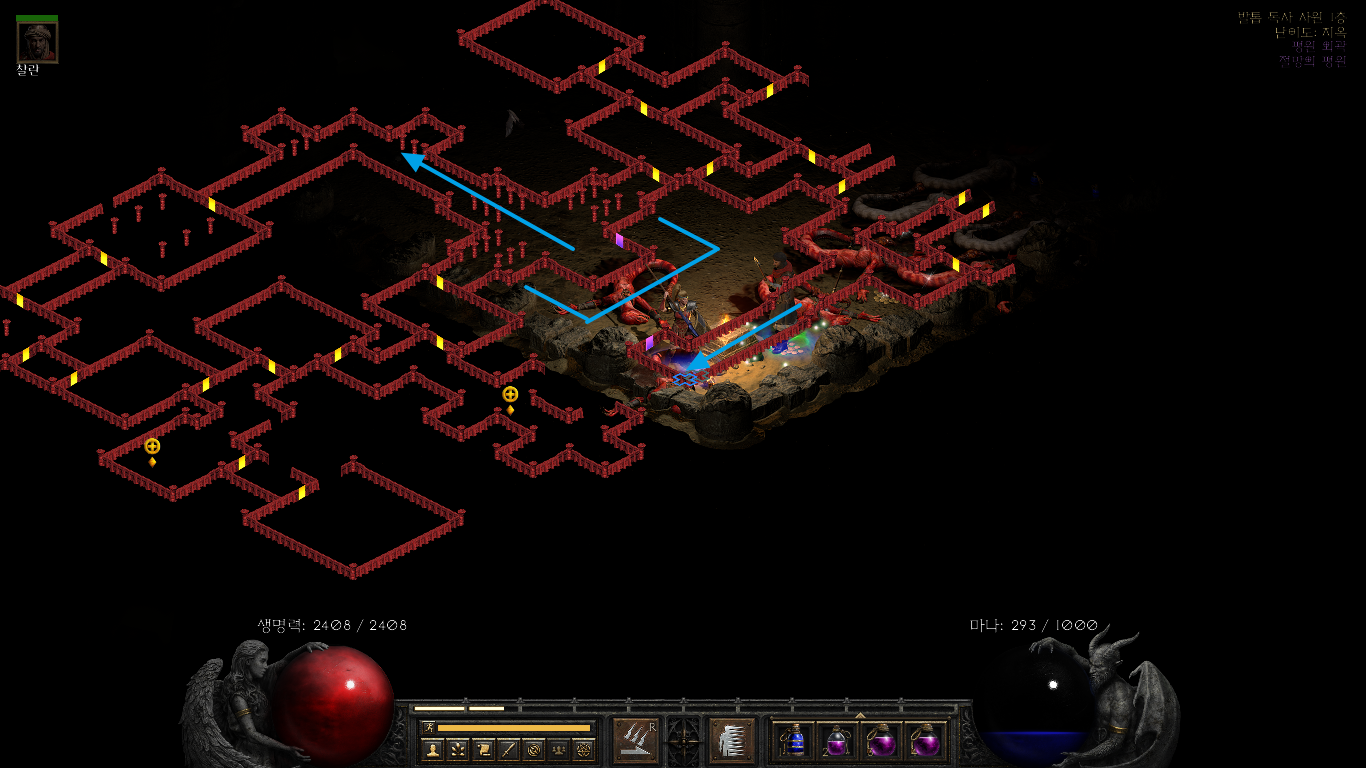Select the right skill icon with spiked figure
The image size is (1366, 768).
(x=731, y=741)
